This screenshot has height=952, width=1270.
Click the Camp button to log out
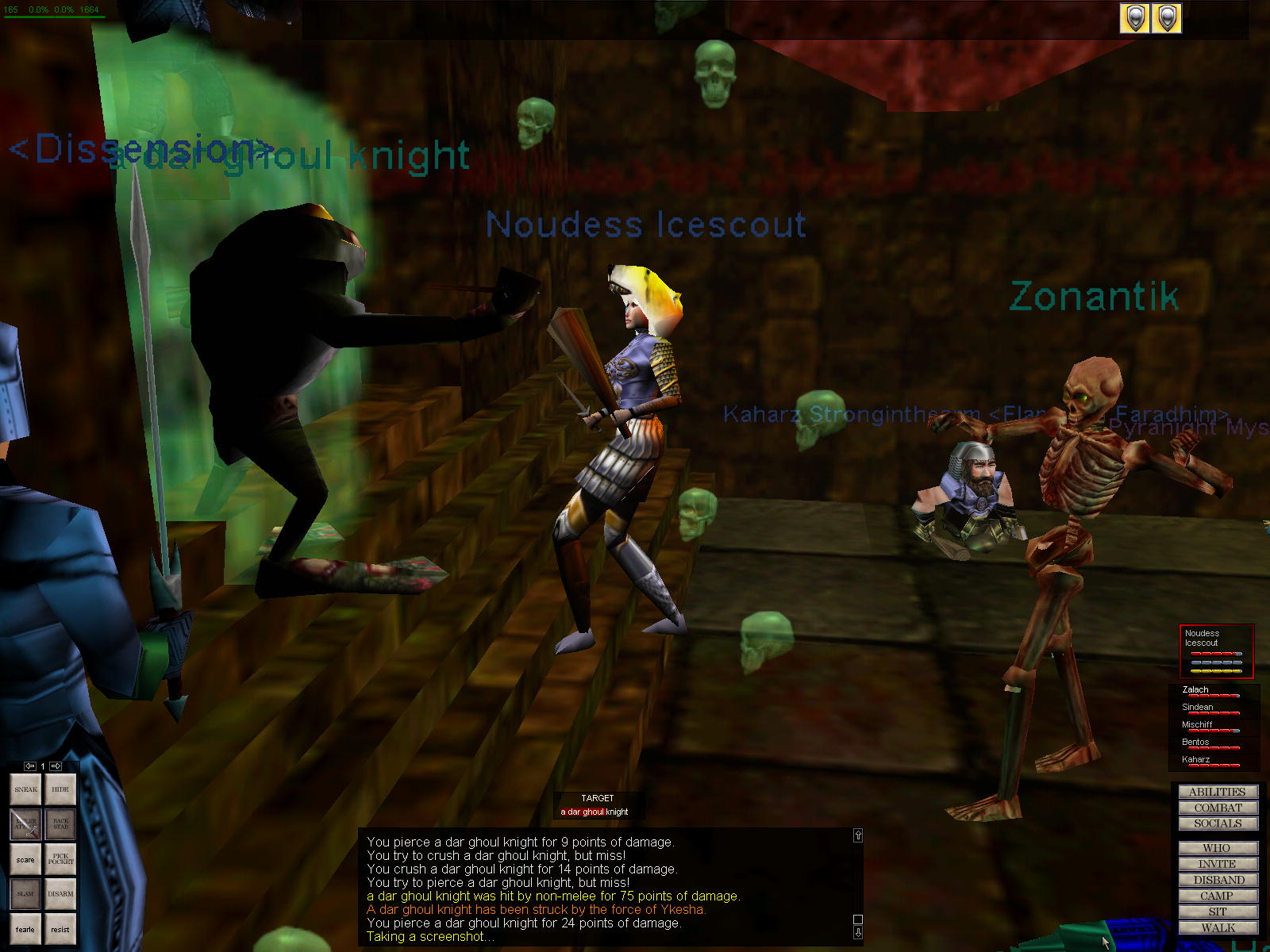tap(1218, 896)
